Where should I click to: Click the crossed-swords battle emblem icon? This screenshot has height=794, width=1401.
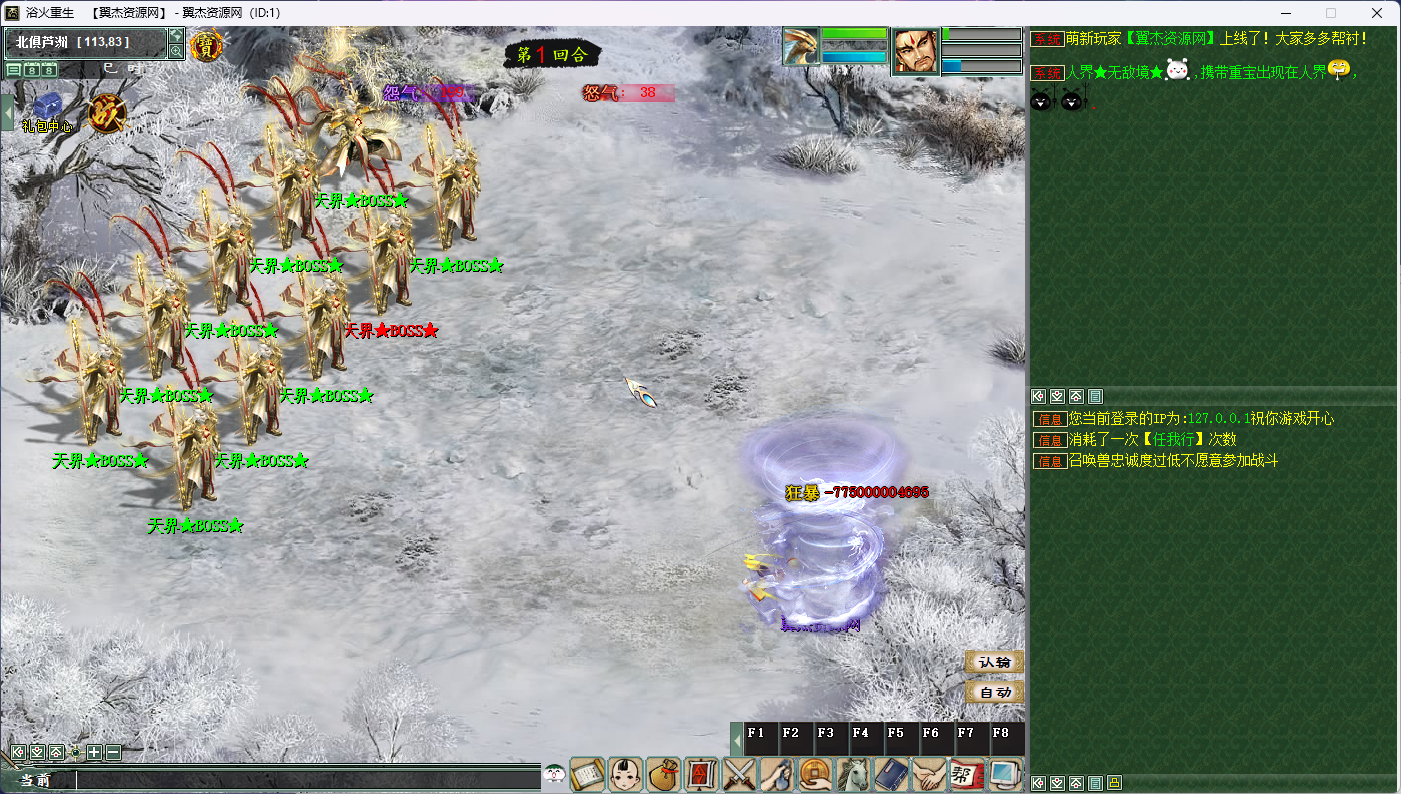click(104, 112)
